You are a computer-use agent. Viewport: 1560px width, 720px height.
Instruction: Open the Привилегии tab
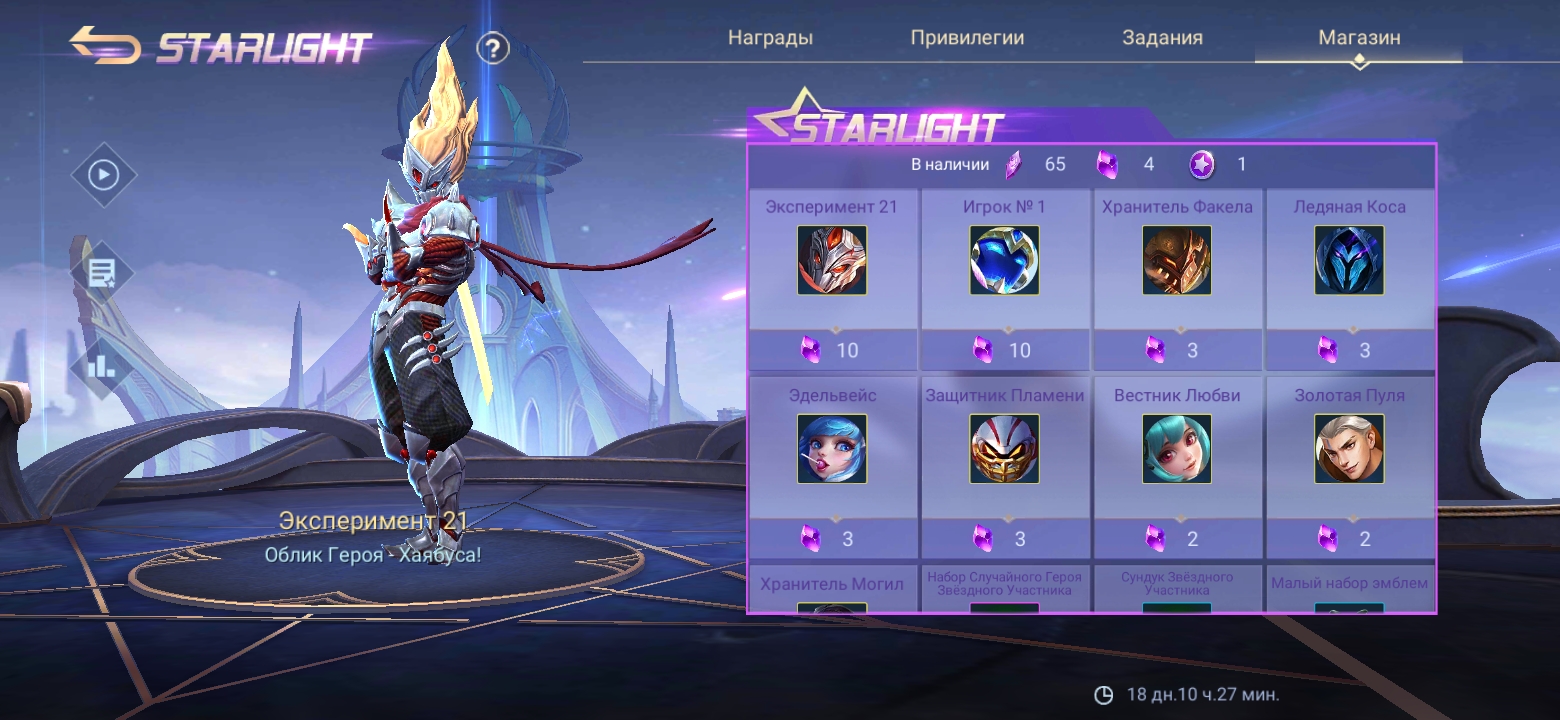click(967, 38)
